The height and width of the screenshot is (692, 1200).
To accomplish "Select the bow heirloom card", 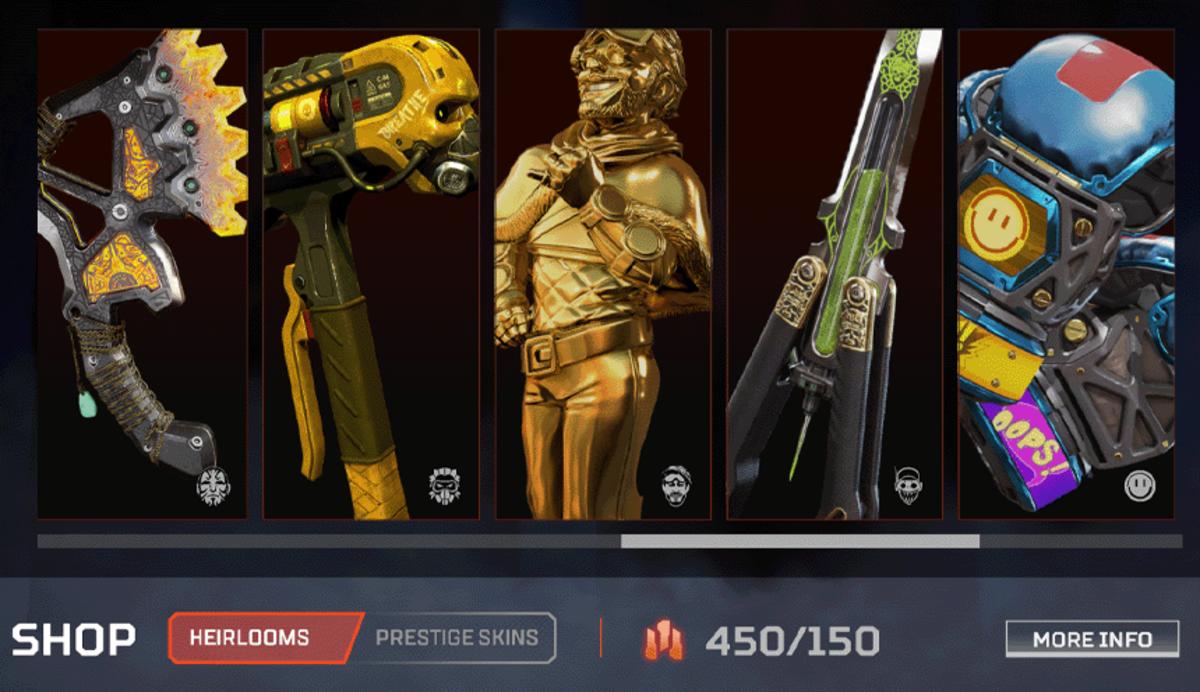I will click(142, 274).
